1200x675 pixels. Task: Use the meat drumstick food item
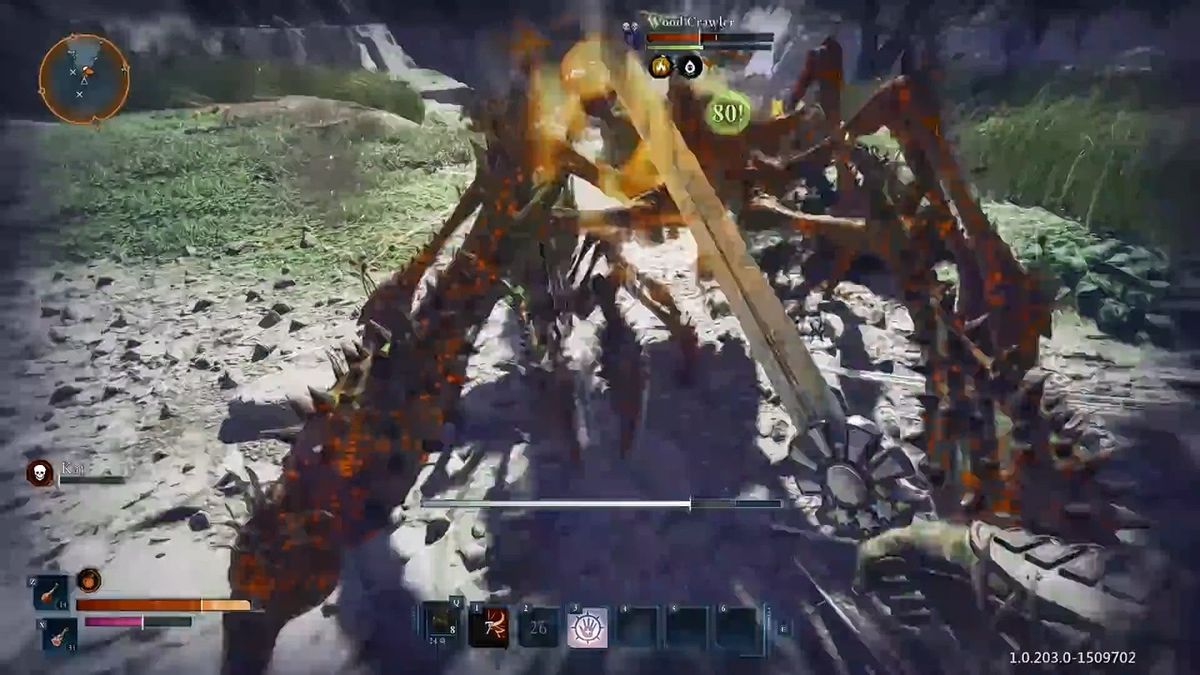coord(50,592)
